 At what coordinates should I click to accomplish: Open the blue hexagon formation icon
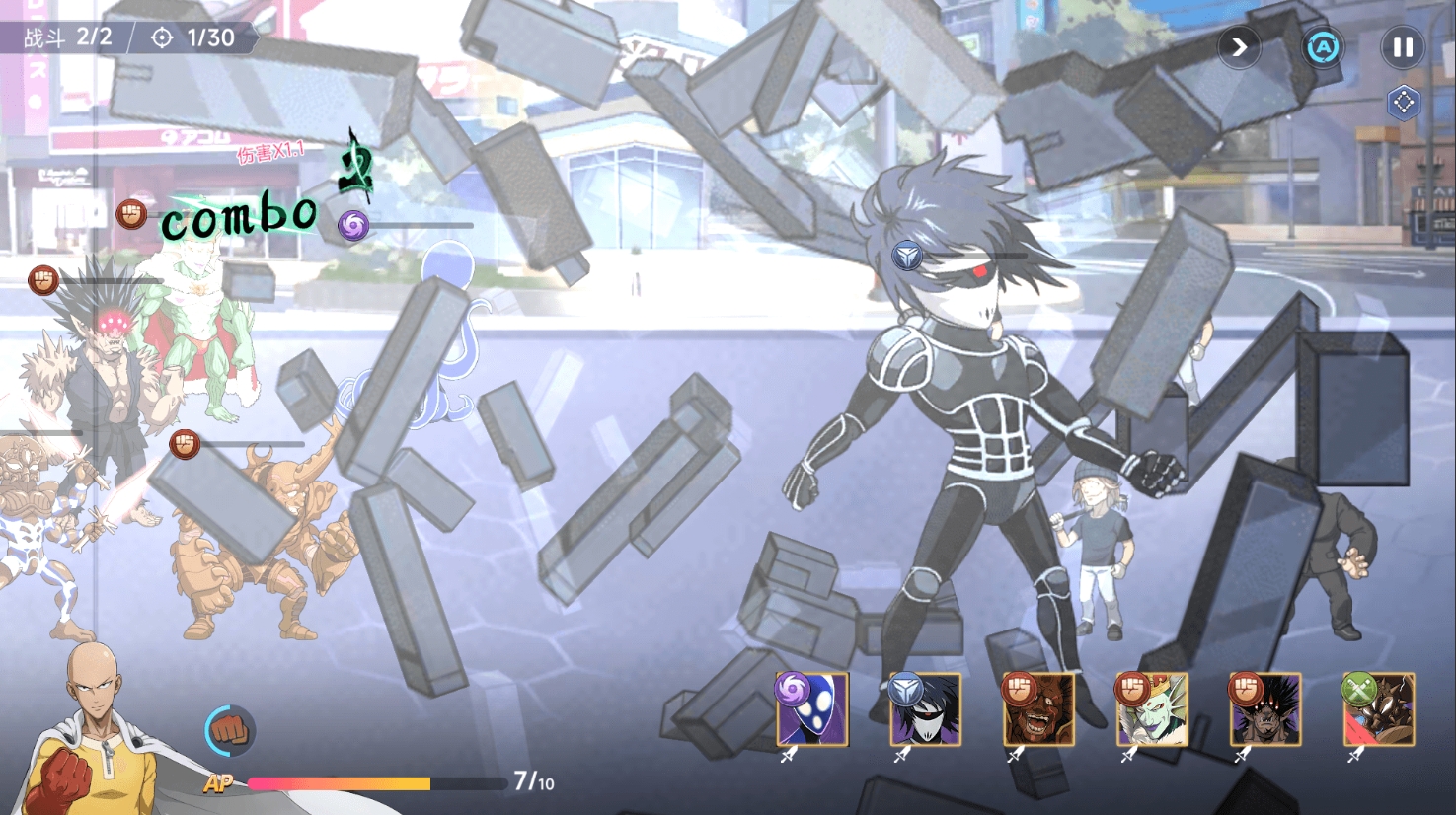coord(1403,103)
